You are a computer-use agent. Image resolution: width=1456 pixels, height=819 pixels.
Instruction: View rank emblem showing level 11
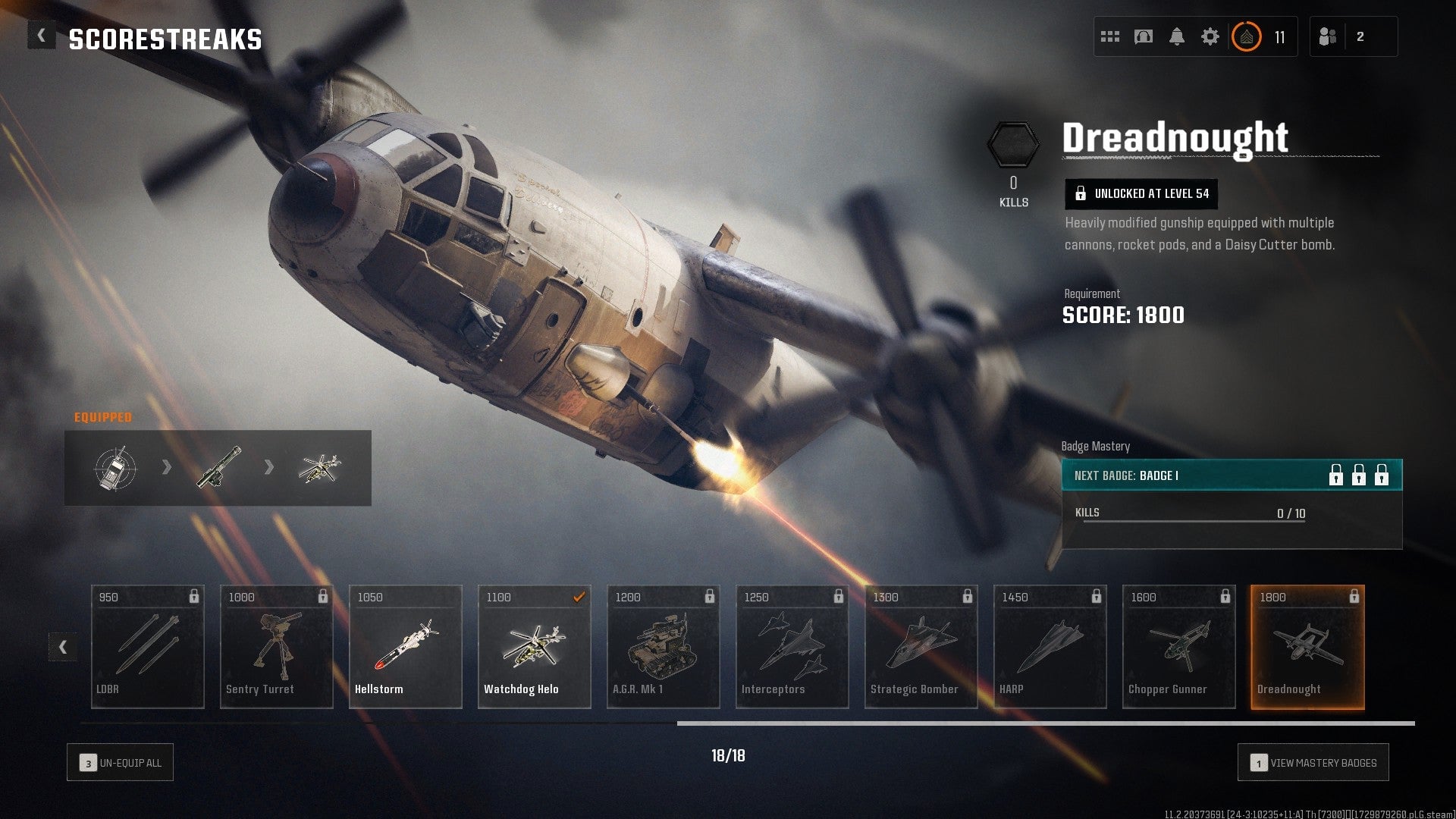coord(1247,36)
